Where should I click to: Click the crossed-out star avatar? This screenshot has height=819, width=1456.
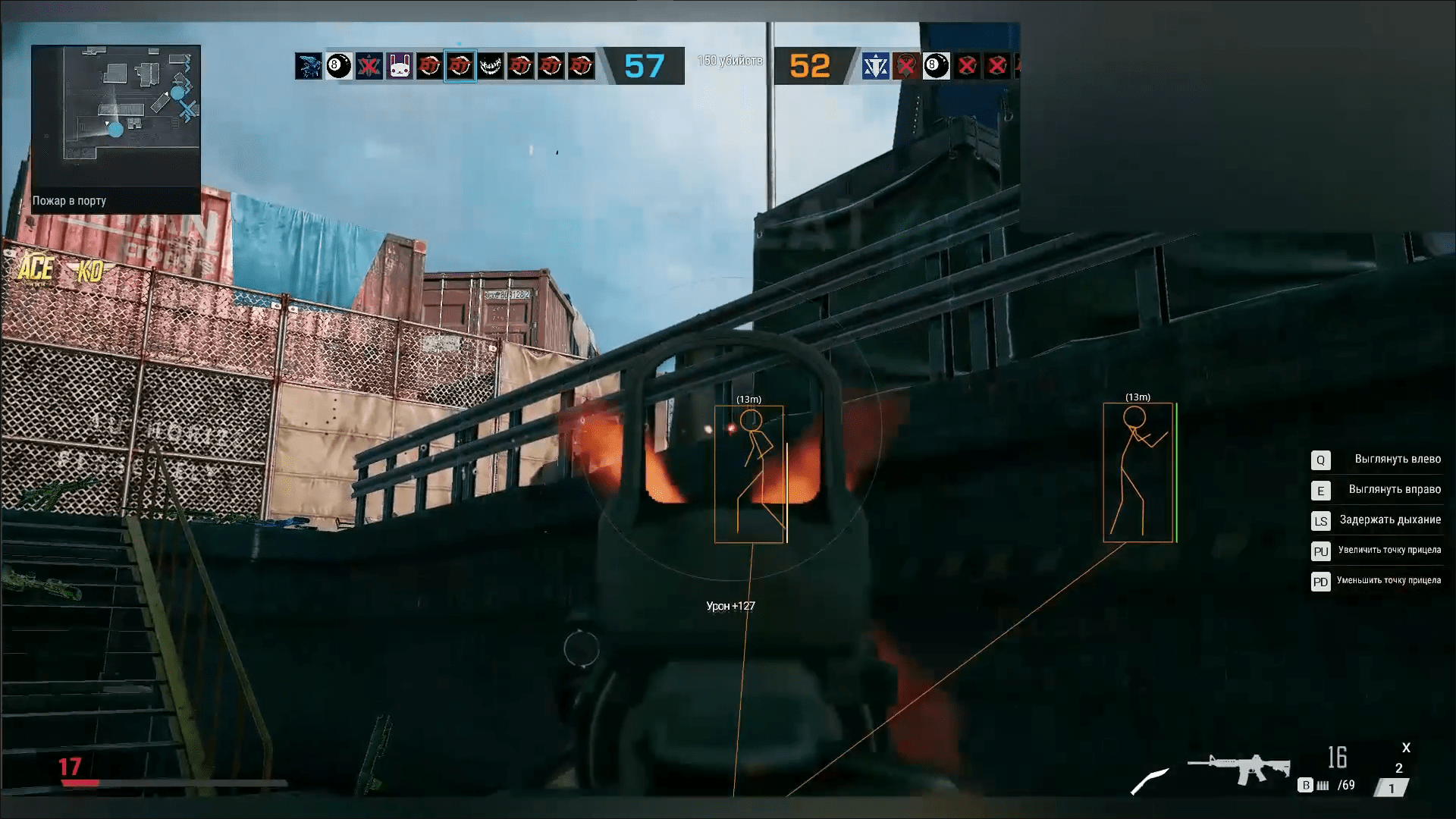point(369,67)
